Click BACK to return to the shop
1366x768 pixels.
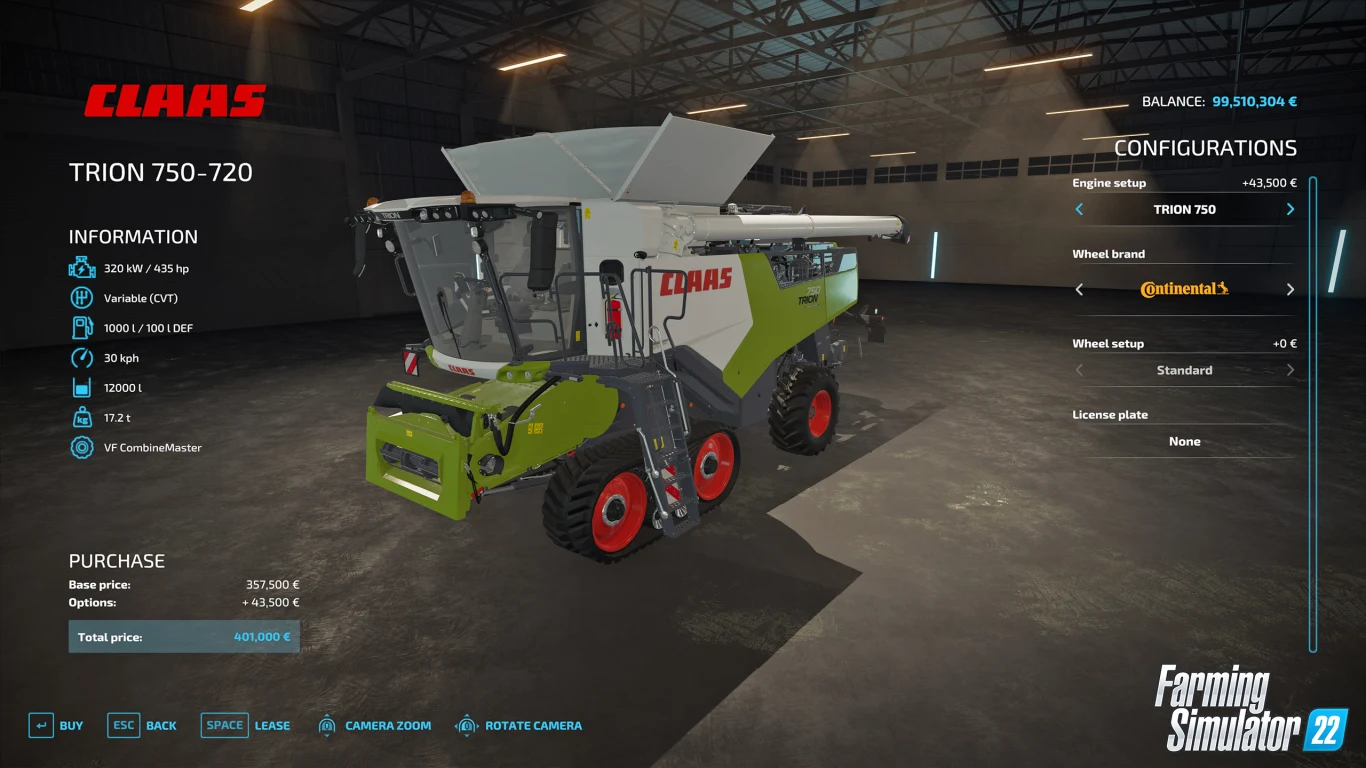160,725
